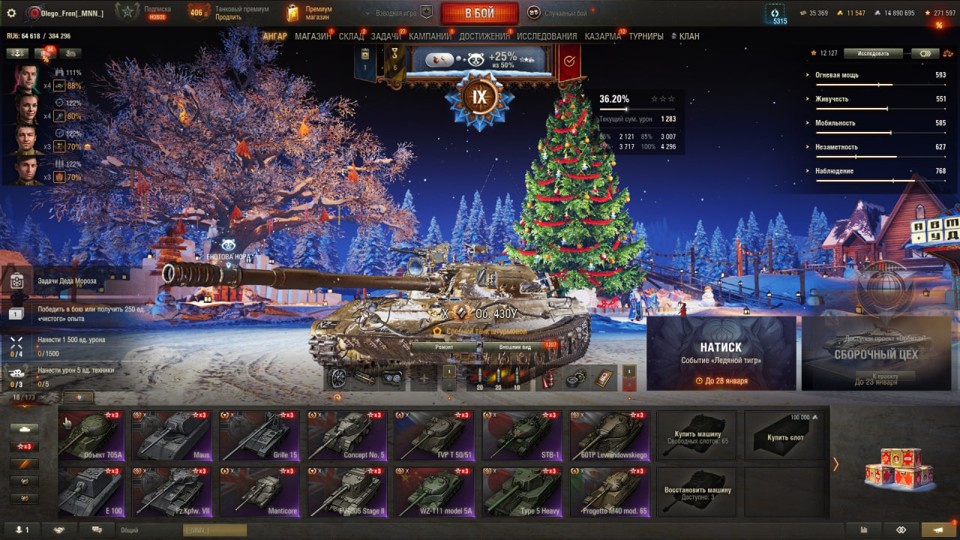The width and height of the screenshot is (960, 540).
Task: Click the Купить слот tile
Action: [784, 434]
